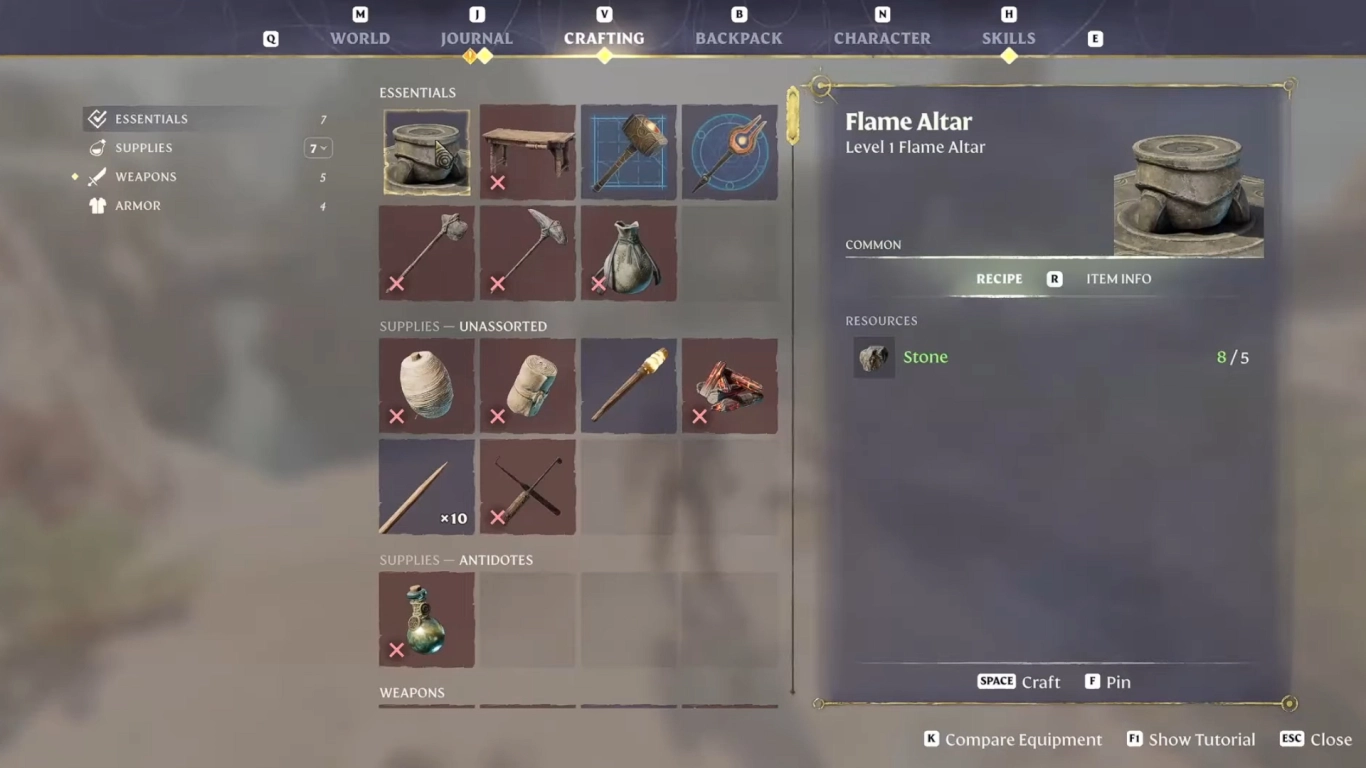Select the bandage roll recipe in Supplies
Screen dimensions: 1366x768
(x=527, y=386)
